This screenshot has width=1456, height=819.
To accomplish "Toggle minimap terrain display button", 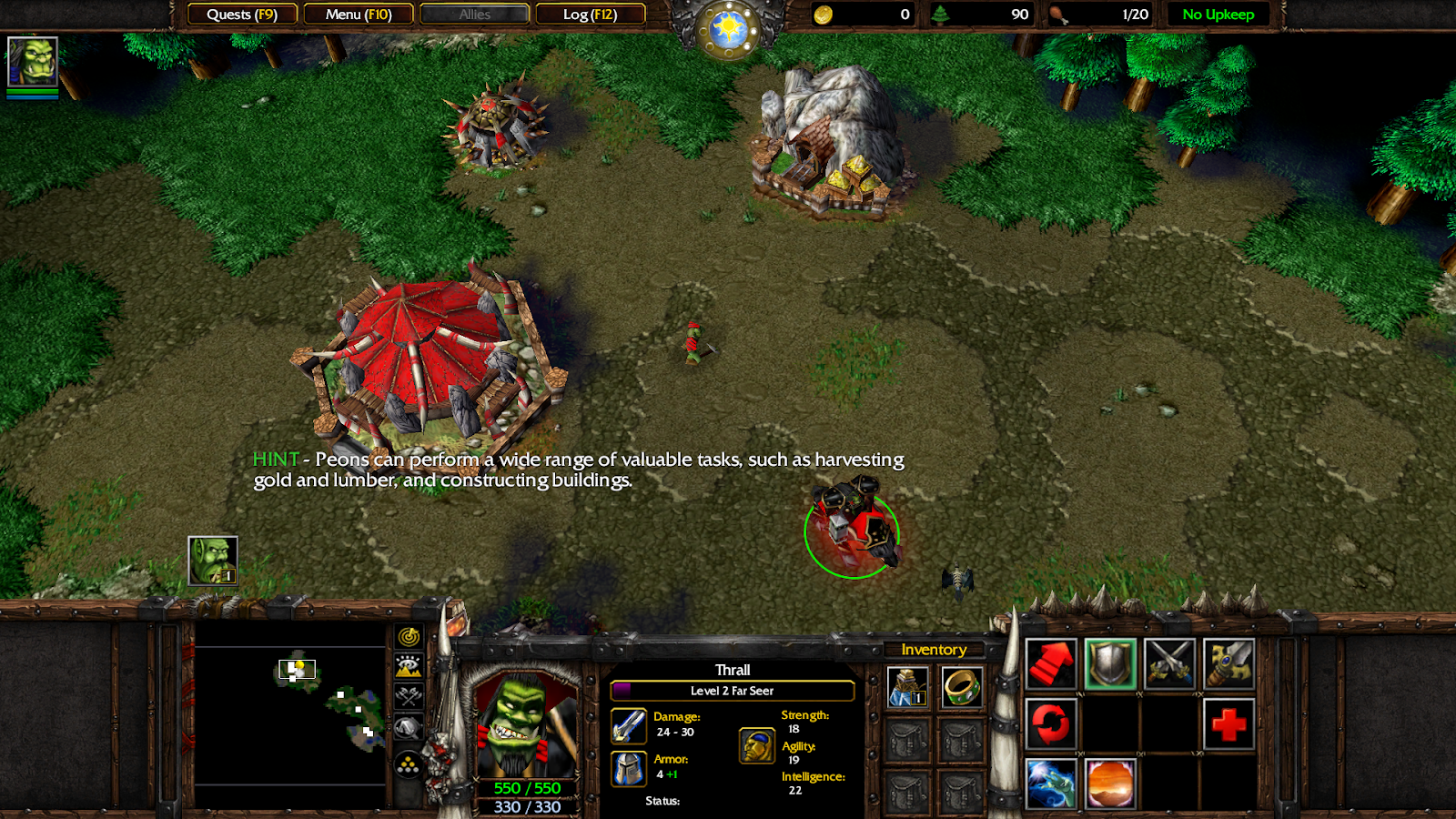I will pyautogui.click(x=409, y=667).
